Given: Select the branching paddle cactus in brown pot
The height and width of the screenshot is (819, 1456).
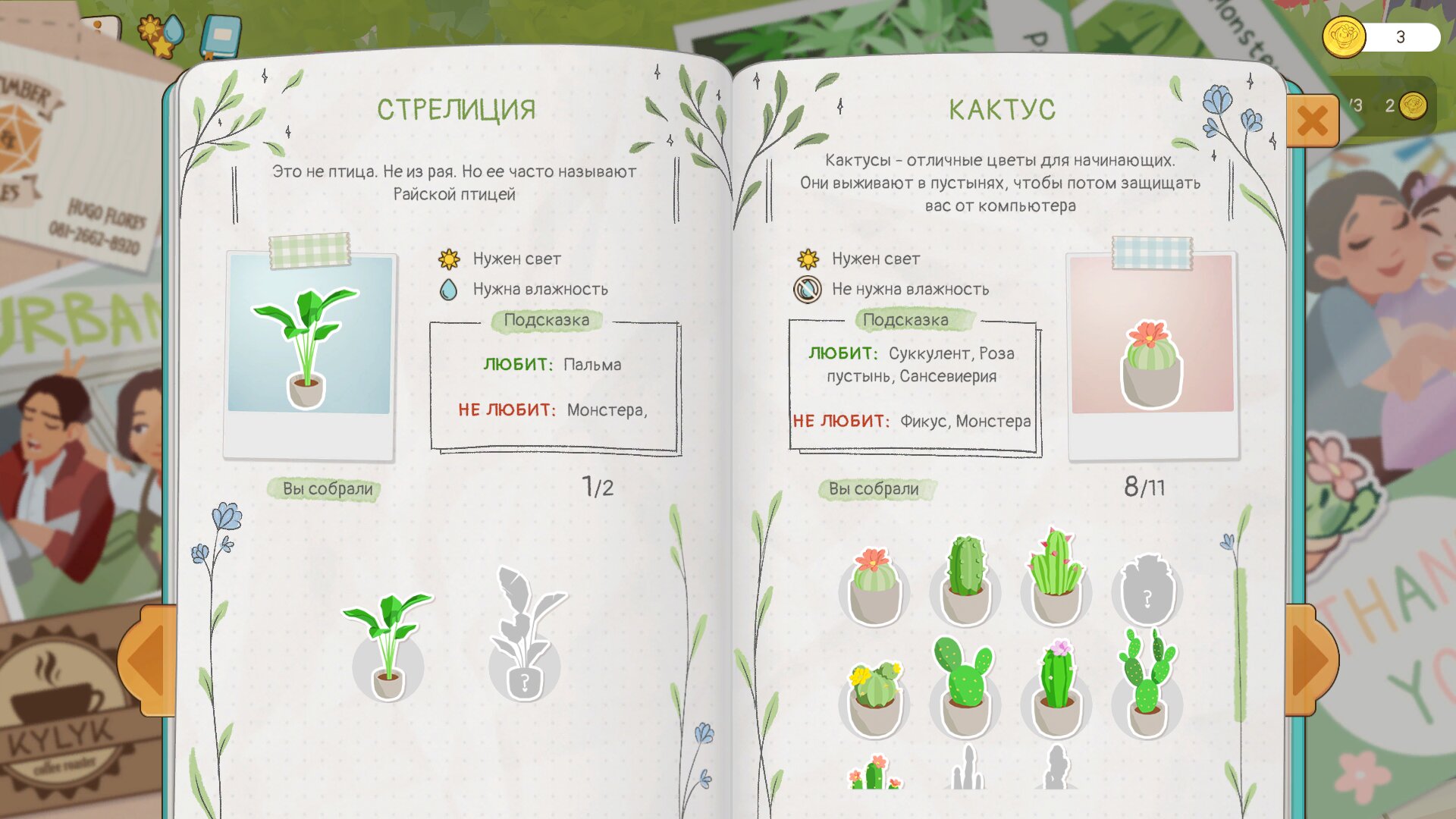Looking at the screenshot, I should pos(1147,684).
